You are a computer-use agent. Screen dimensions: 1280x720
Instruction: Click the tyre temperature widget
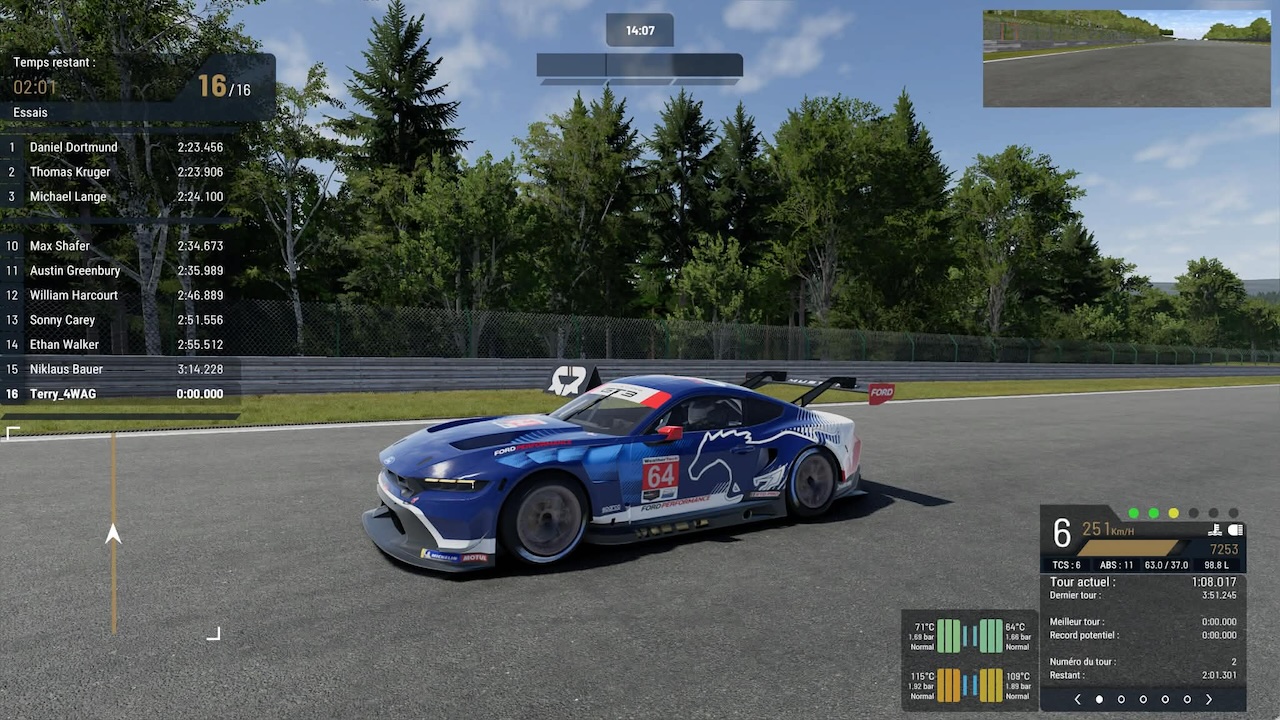[969, 660]
